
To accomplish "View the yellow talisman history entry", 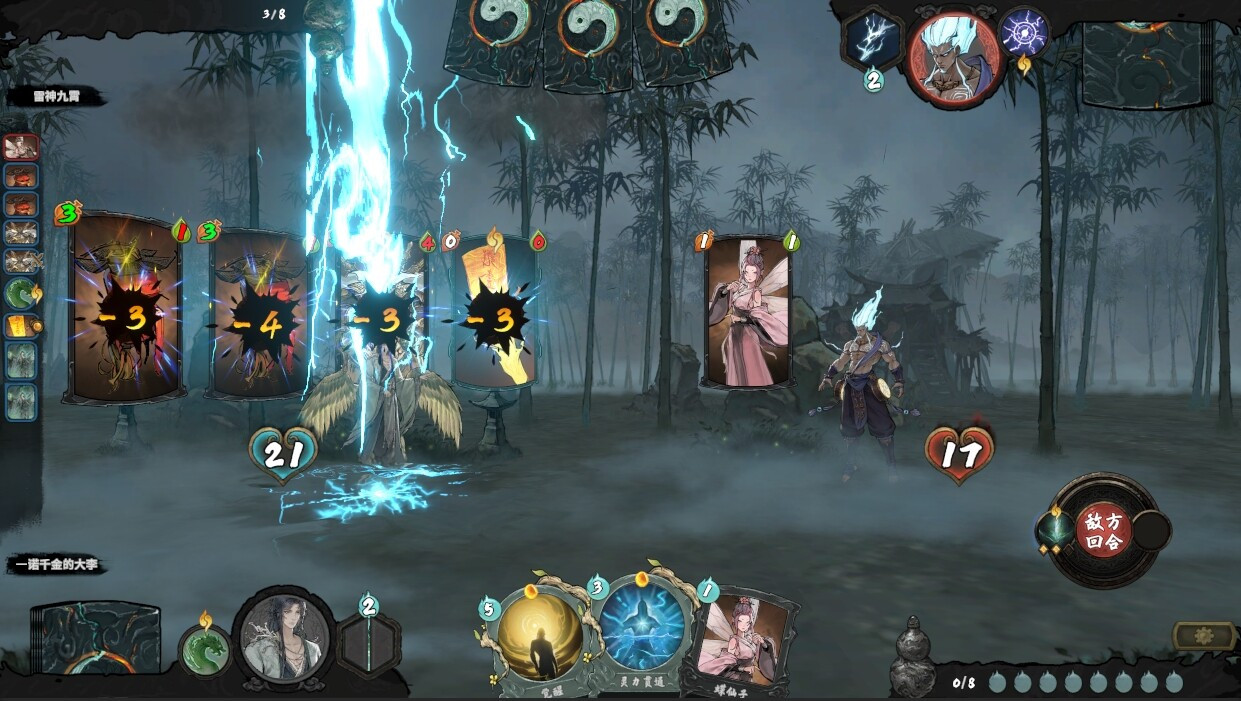I will 22,327.
